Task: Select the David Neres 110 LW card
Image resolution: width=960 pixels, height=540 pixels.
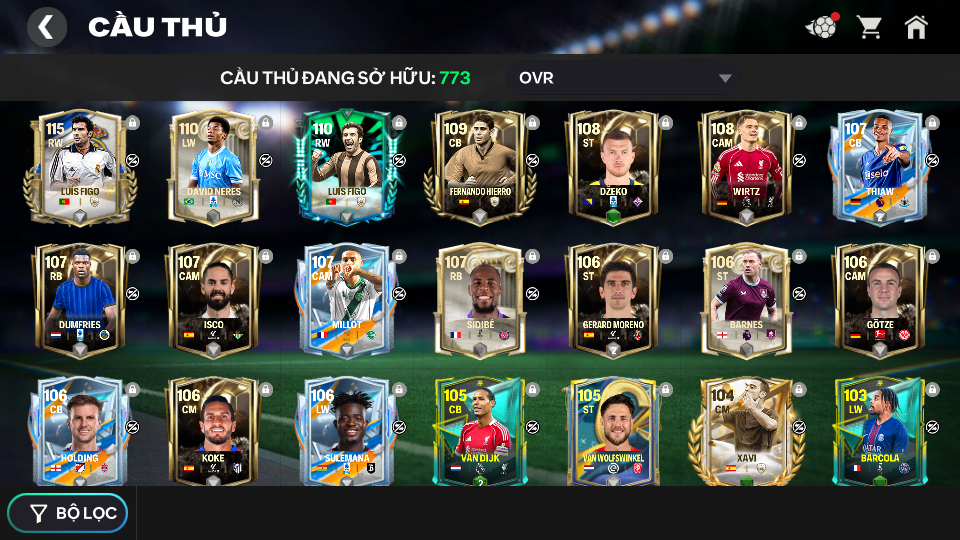Action: tap(212, 166)
